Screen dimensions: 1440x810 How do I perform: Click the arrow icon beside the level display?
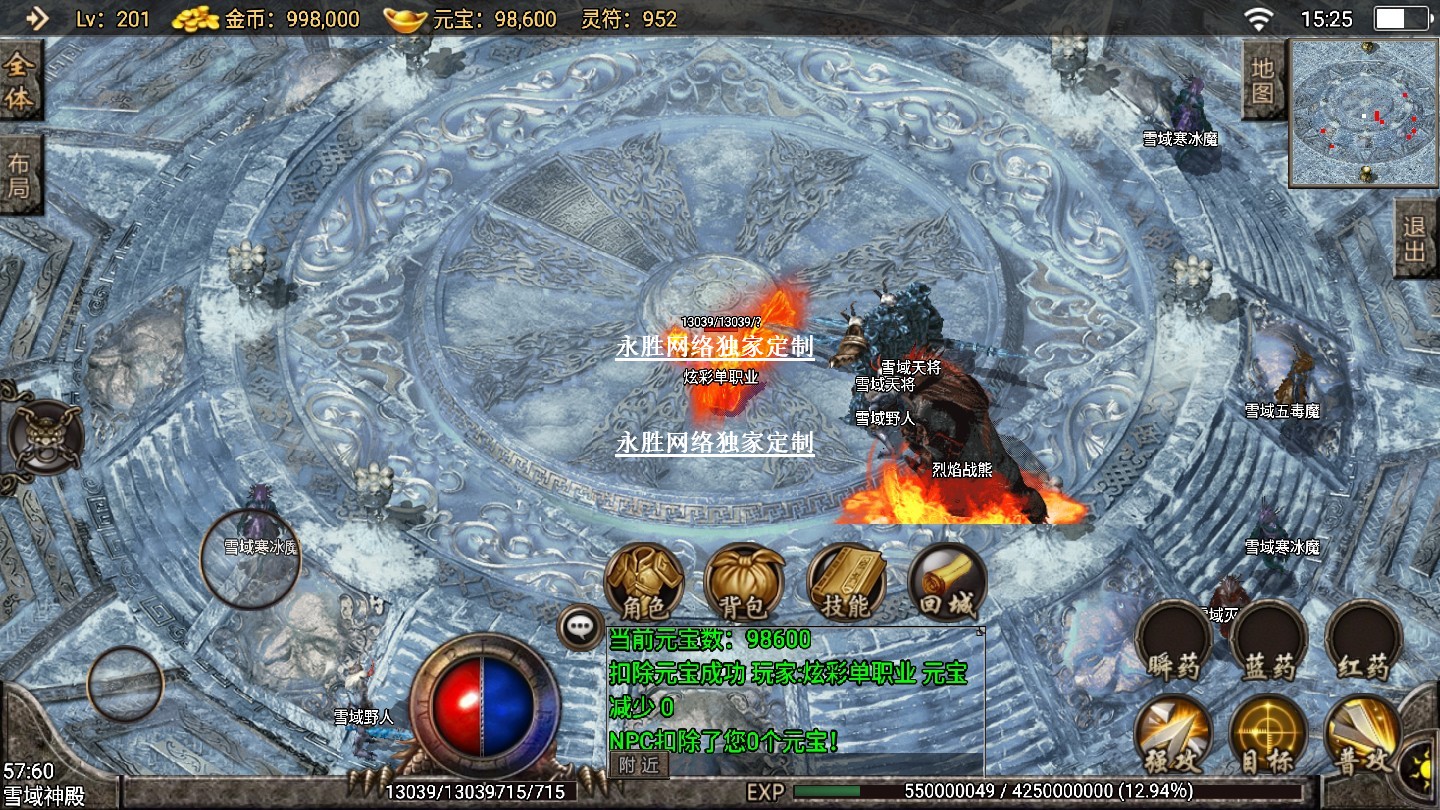pyautogui.click(x=37, y=18)
